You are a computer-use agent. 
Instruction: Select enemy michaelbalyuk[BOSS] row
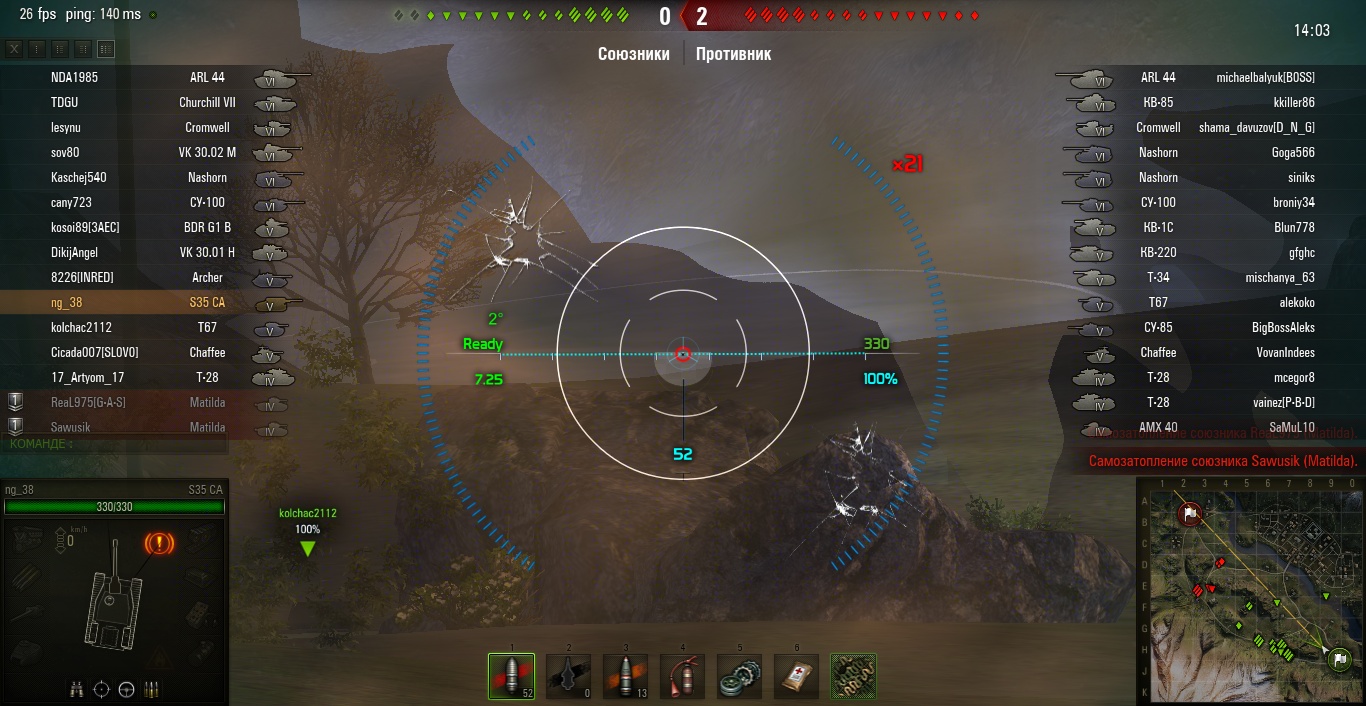(x=1265, y=77)
